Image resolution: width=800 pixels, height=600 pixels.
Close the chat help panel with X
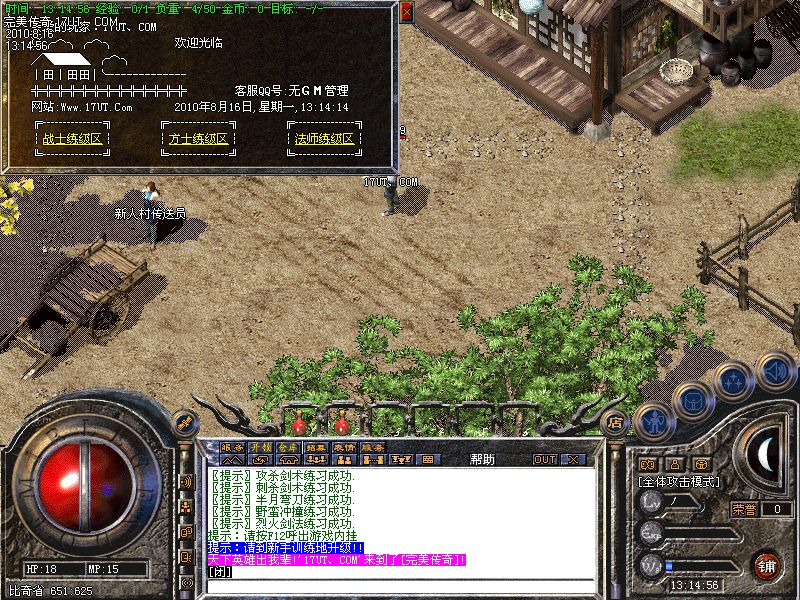click(573, 460)
